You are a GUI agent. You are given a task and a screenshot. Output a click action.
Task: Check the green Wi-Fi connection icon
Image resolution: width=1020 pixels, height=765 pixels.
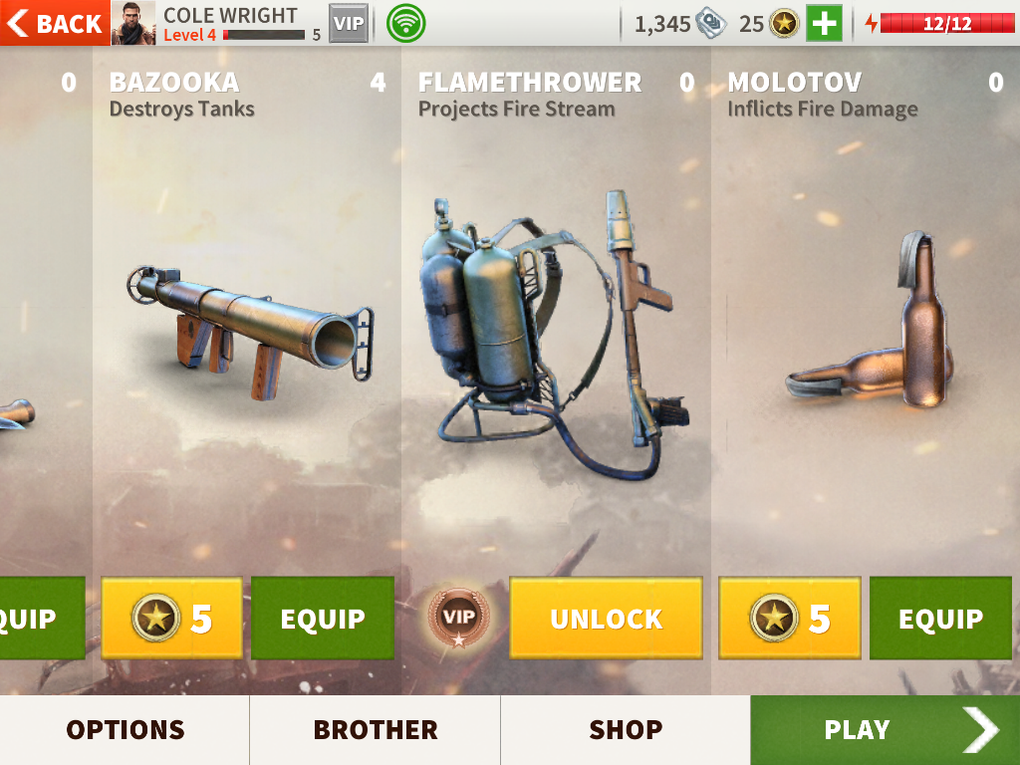coord(405,23)
